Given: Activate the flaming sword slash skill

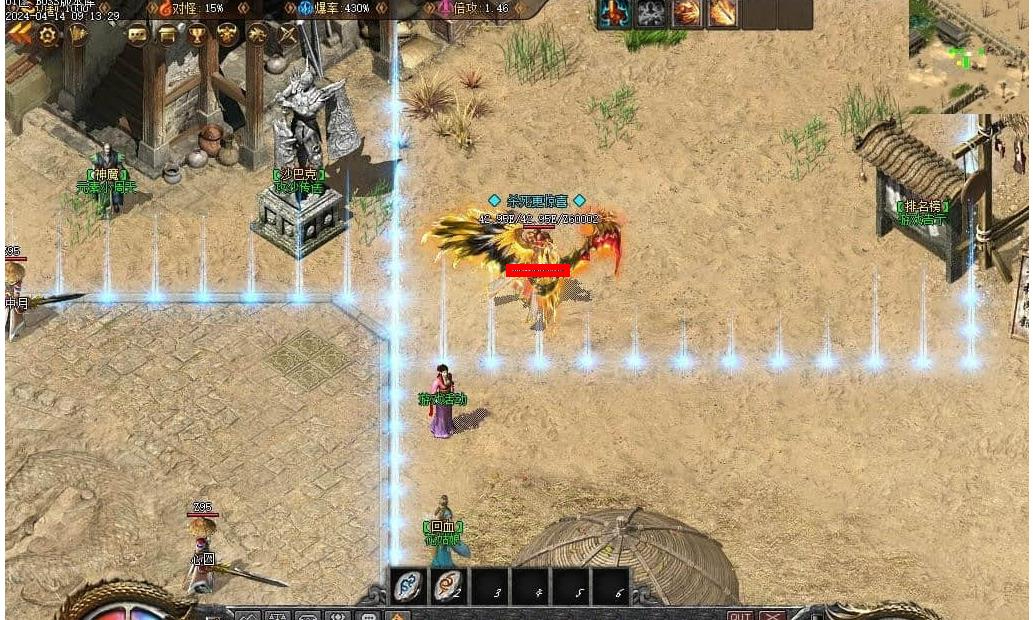Looking at the screenshot, I should click(722, 13).
